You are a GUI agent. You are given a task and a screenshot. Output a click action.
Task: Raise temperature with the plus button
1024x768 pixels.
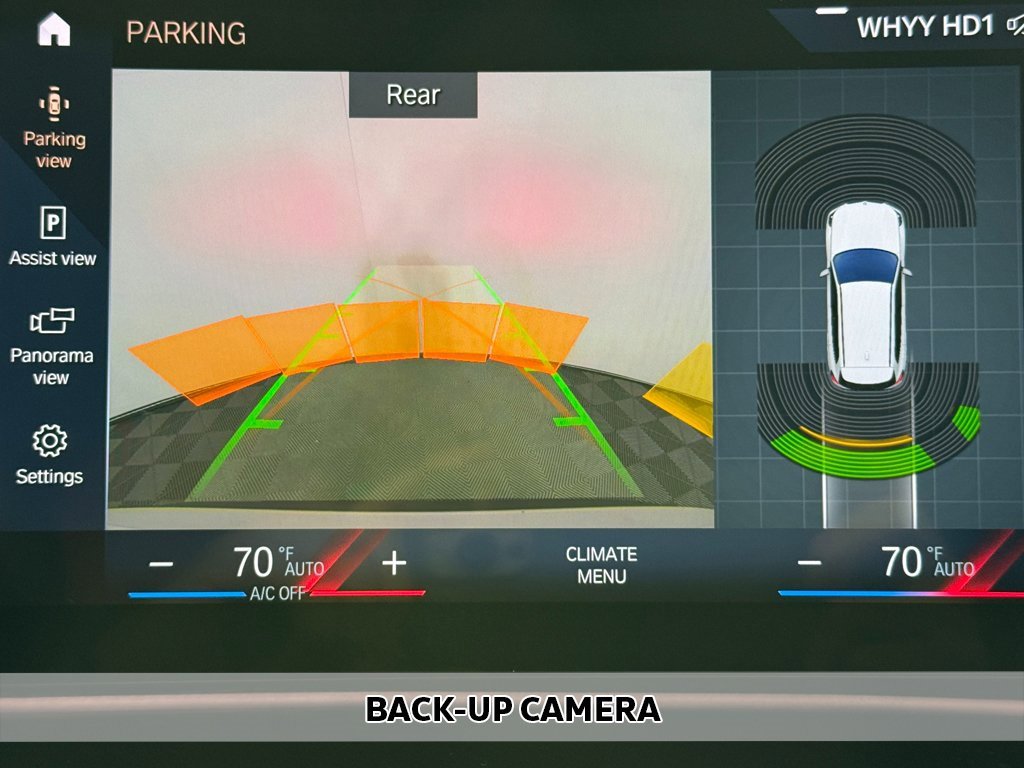394,563
